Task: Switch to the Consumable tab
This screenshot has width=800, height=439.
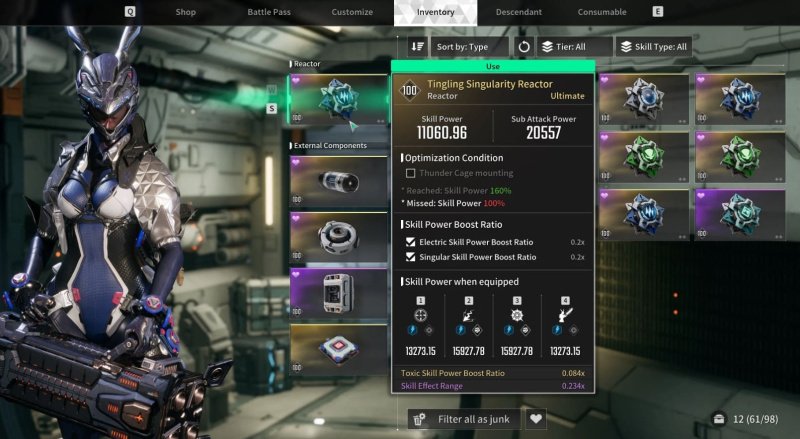Action: click(602, 12)
